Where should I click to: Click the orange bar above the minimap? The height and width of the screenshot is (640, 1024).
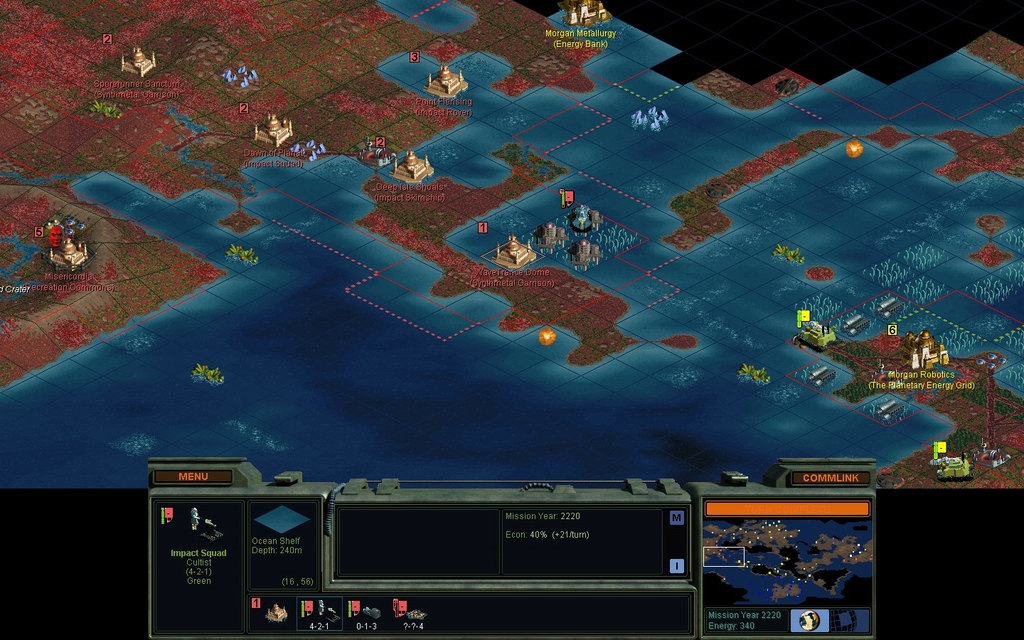(x=787, y=508)
